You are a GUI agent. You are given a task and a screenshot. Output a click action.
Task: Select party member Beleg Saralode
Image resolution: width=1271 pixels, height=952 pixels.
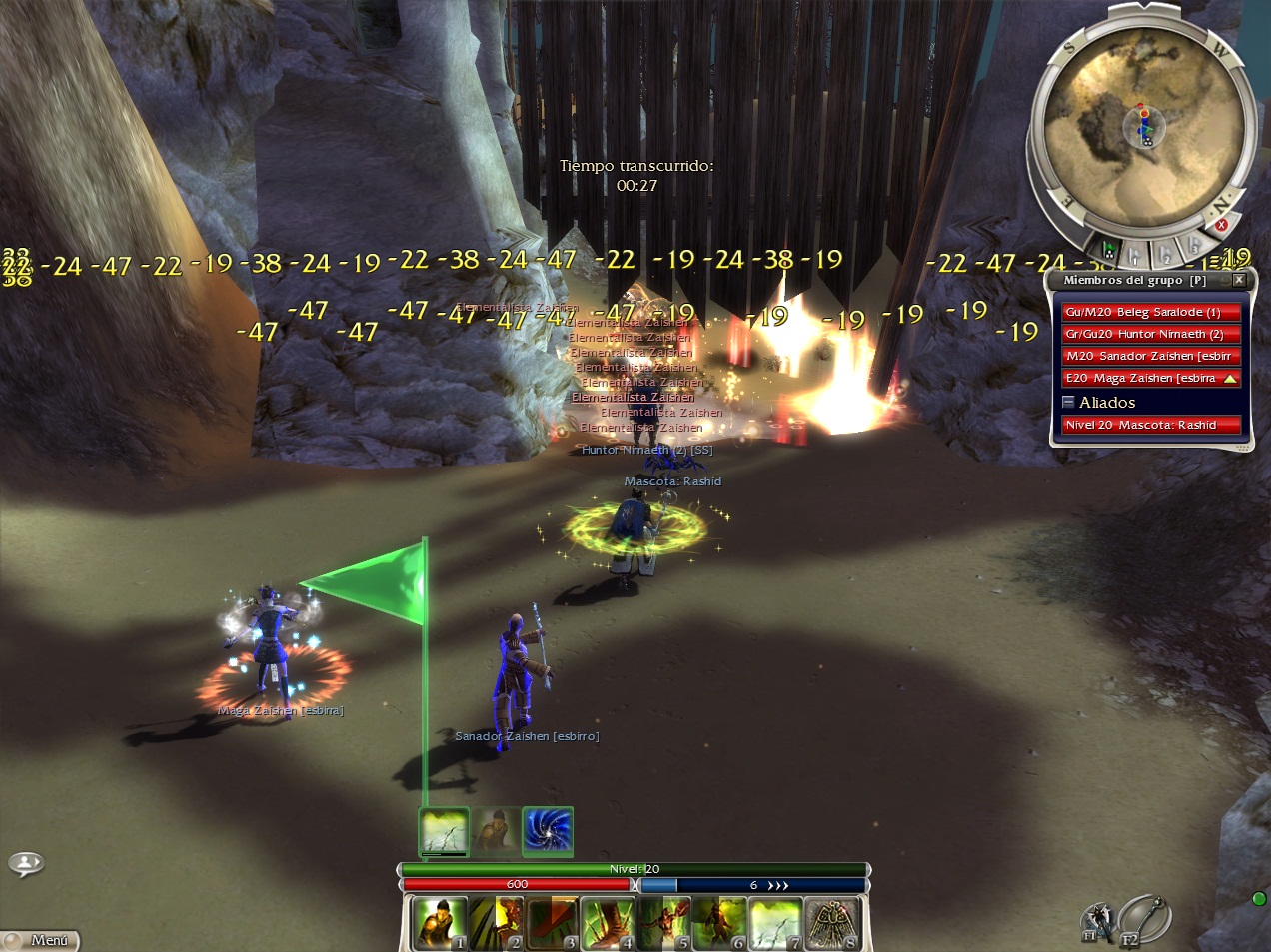click(1150, 312)
